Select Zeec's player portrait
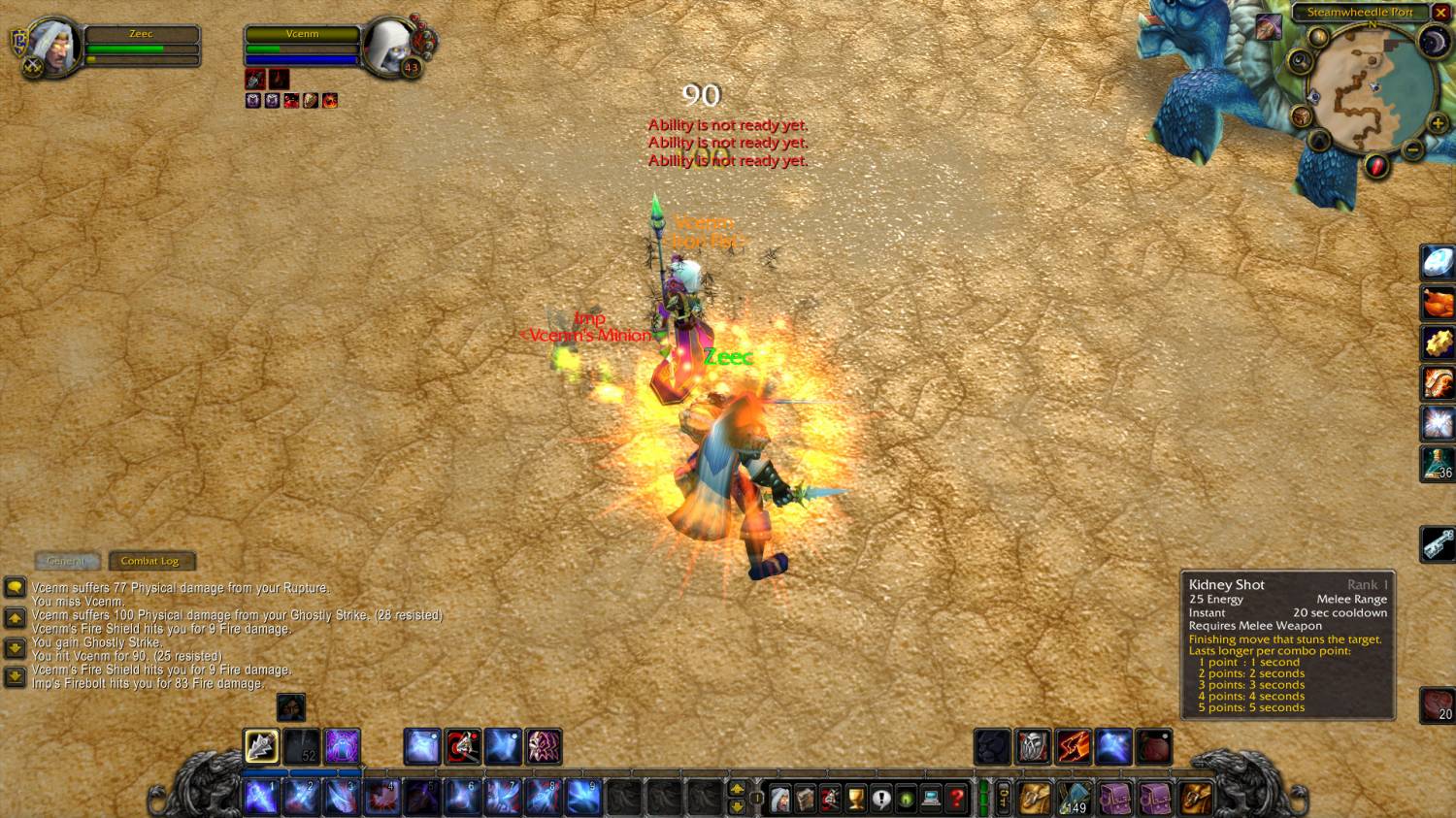 tap(55, 46)
